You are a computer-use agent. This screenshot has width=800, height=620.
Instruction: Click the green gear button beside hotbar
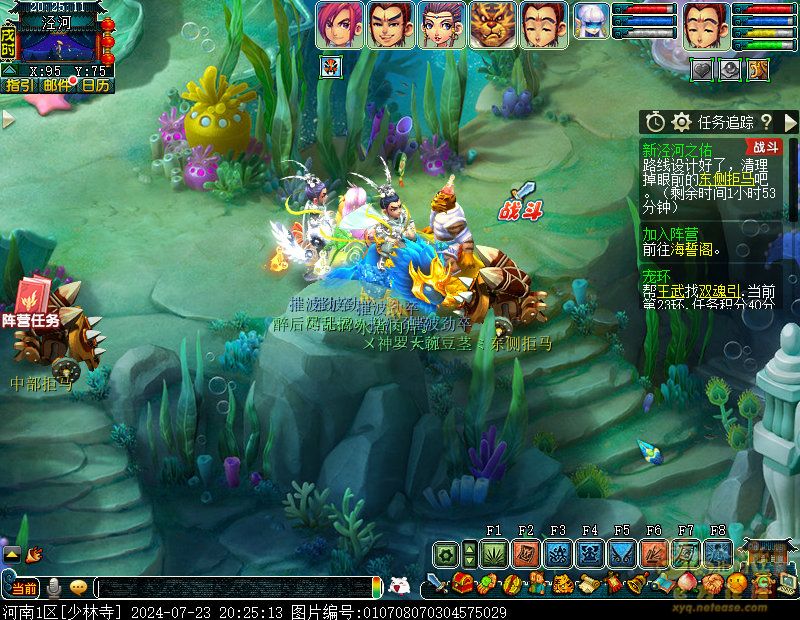(x=447, y=553)
